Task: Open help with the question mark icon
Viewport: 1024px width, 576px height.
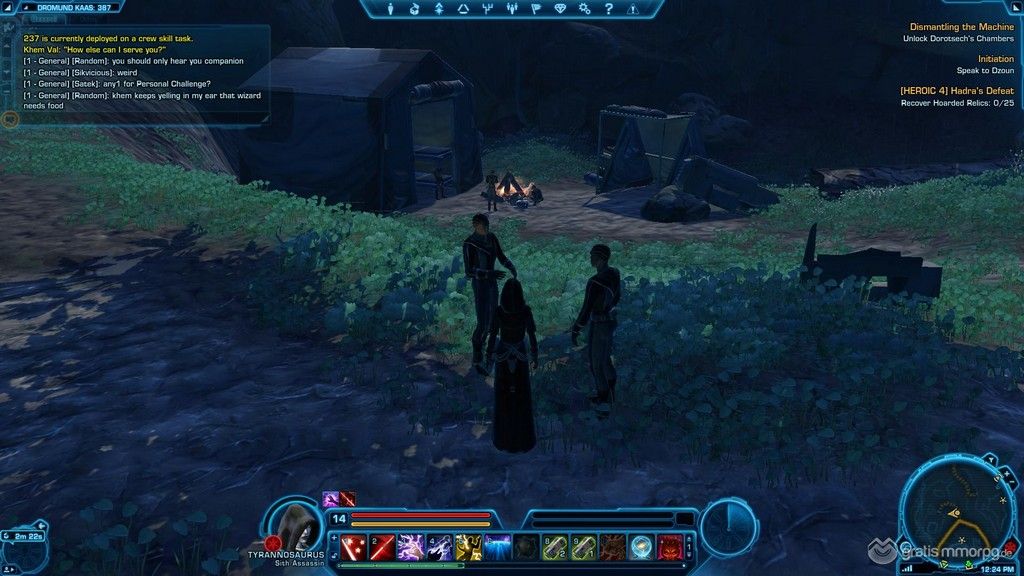Action: tap(607, 9)
